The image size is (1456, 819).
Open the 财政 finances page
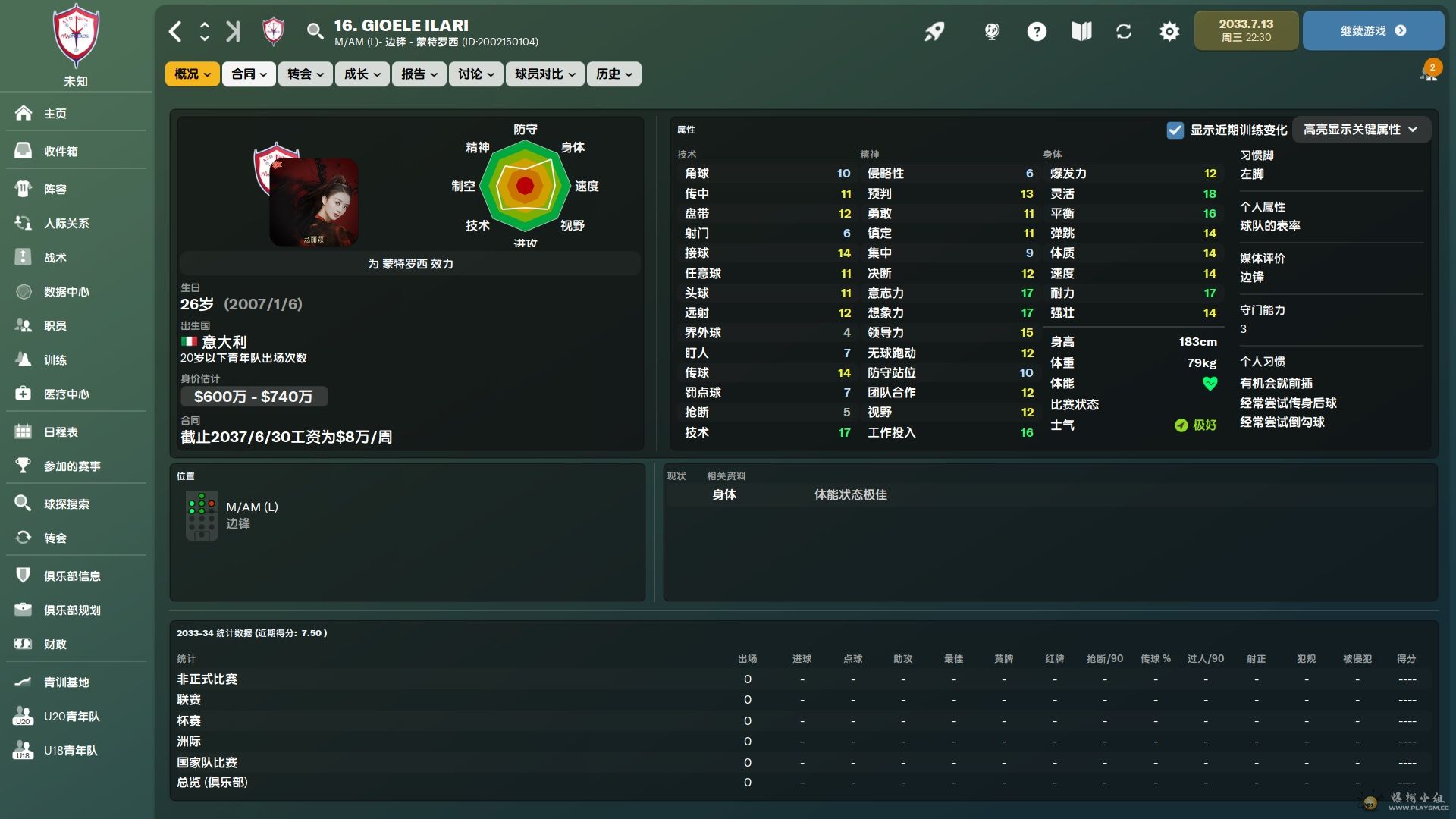pos(55,644)
